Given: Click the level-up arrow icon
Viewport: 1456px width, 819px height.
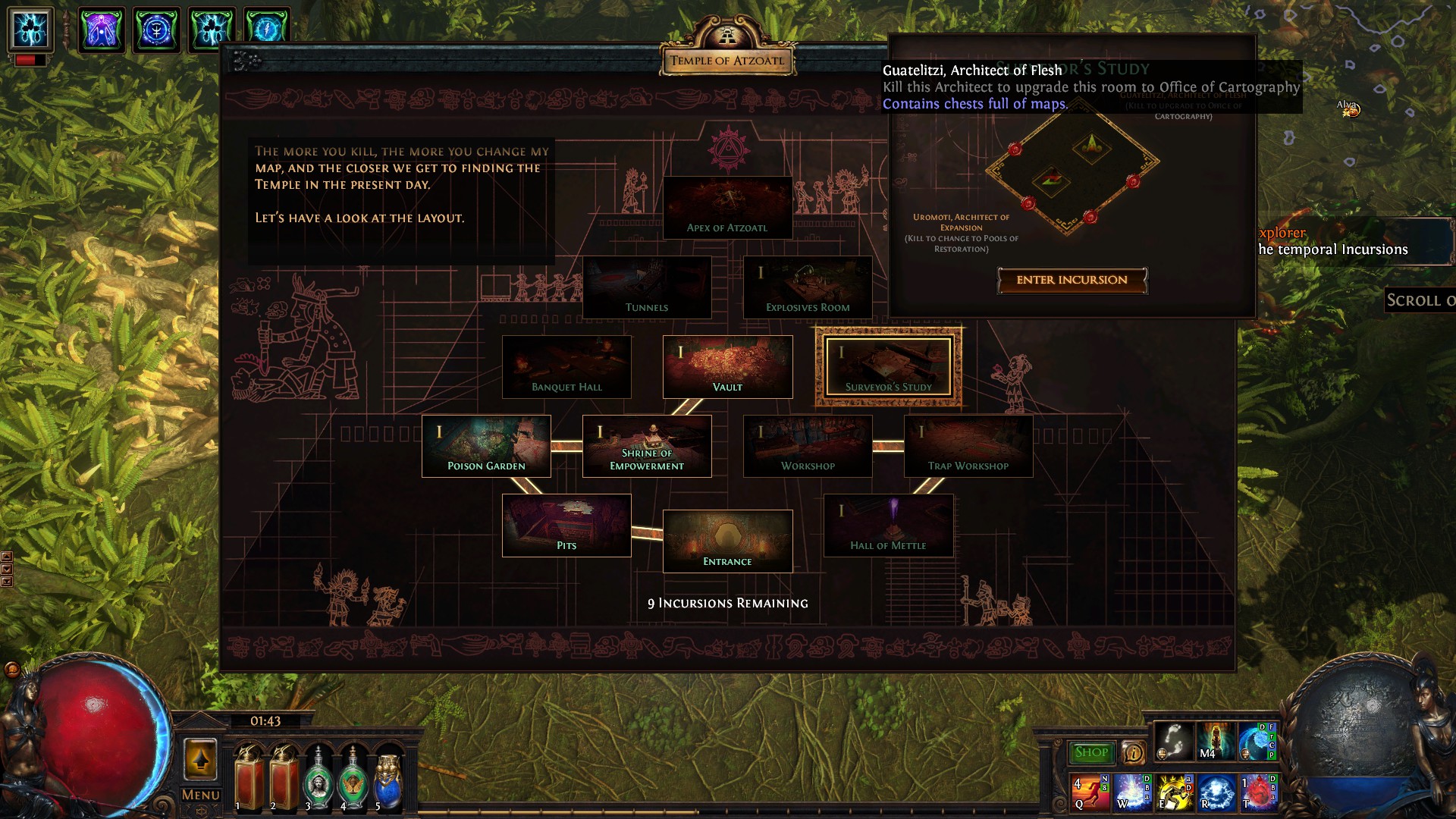Looking at the screenshot, I should (x=201, y=759).
